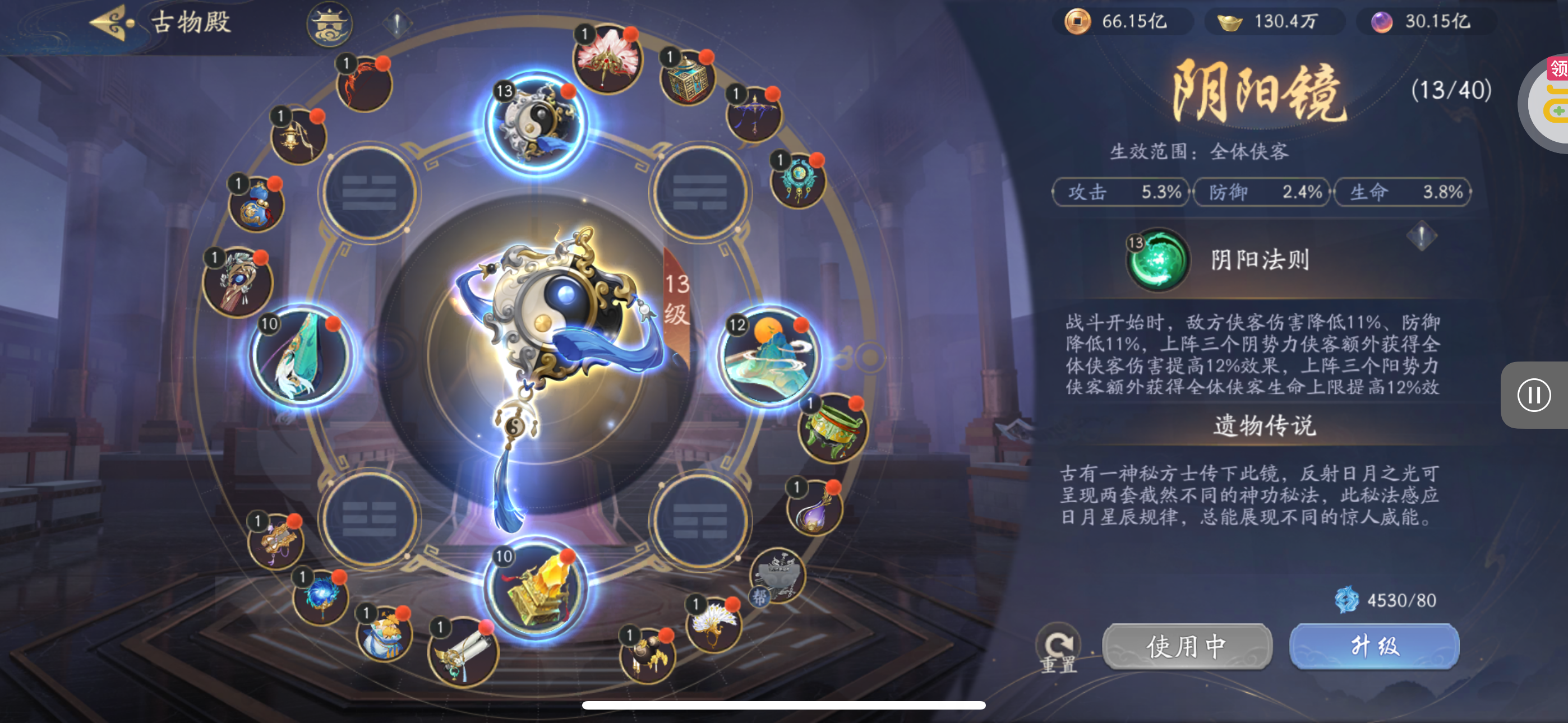Tap the pause button

(x=1533, y=395)
